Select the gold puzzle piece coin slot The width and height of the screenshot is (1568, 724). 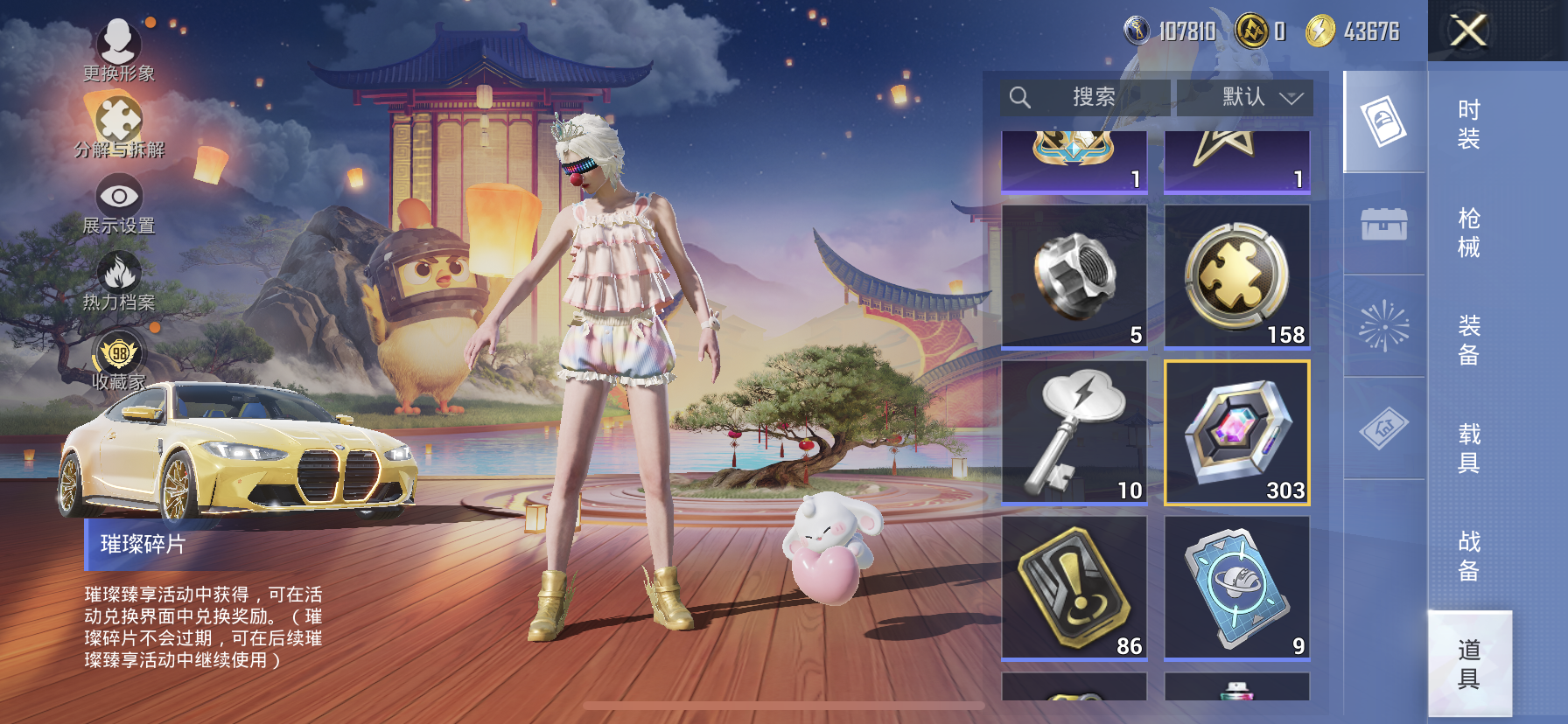tap(1236, 276)
